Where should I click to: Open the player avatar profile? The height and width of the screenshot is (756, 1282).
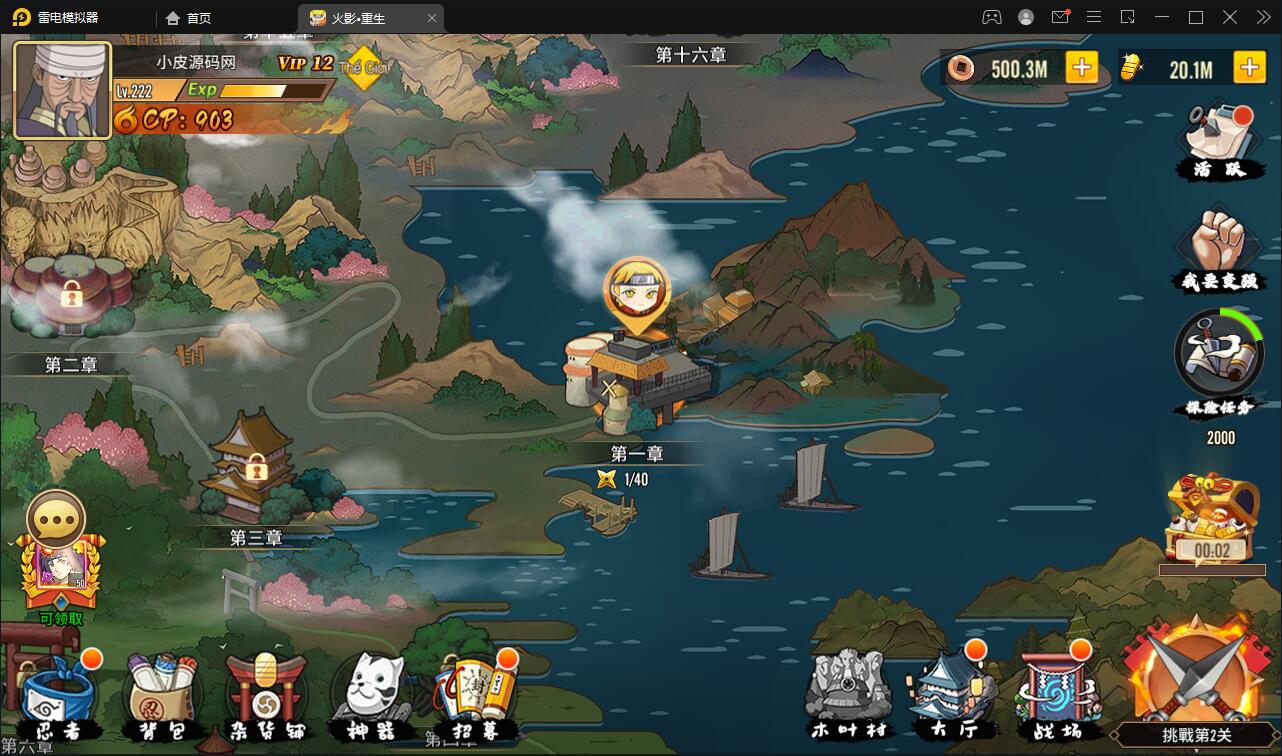[x=62, y=89]
